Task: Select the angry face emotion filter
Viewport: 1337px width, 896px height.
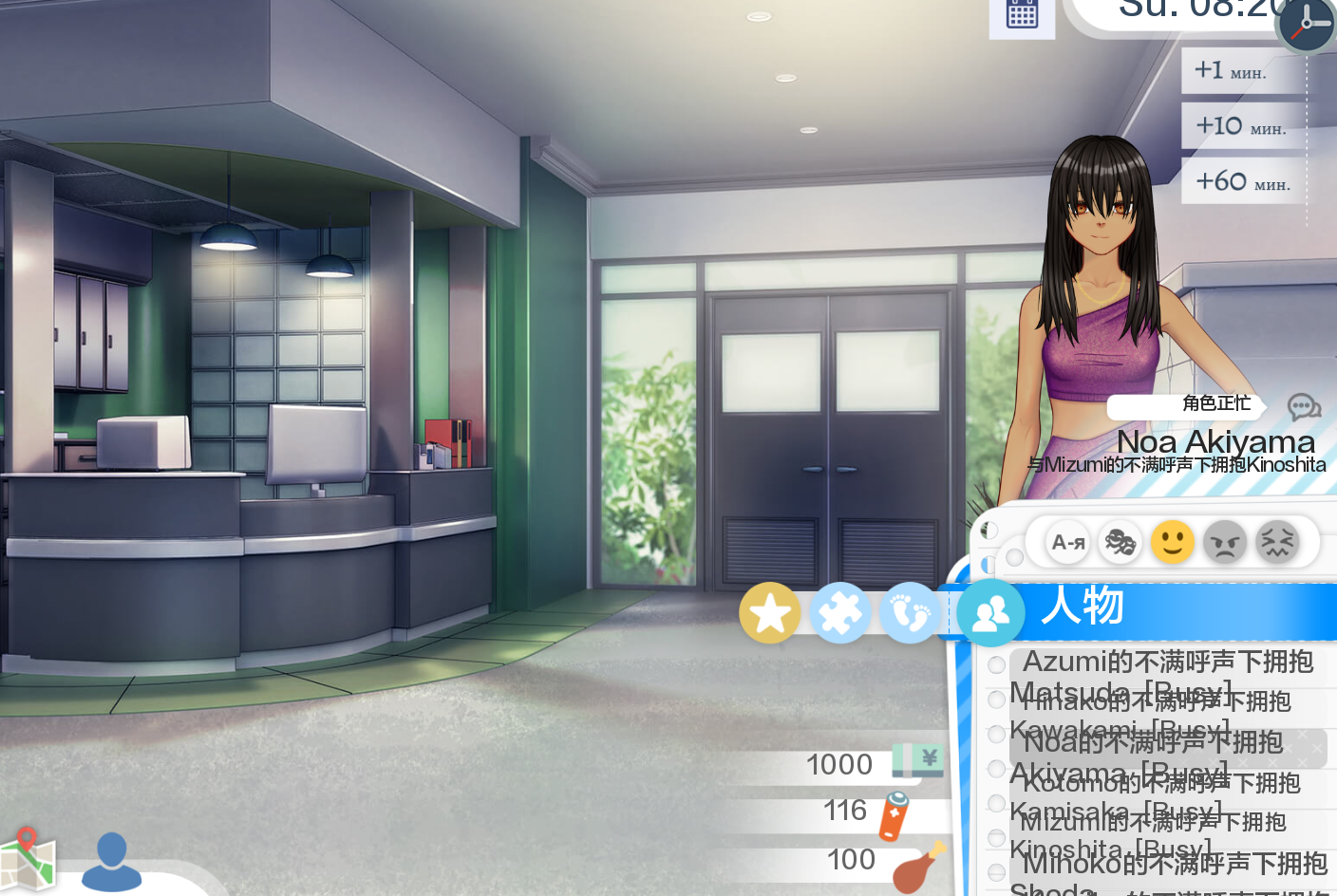Action: [1224, 542]
